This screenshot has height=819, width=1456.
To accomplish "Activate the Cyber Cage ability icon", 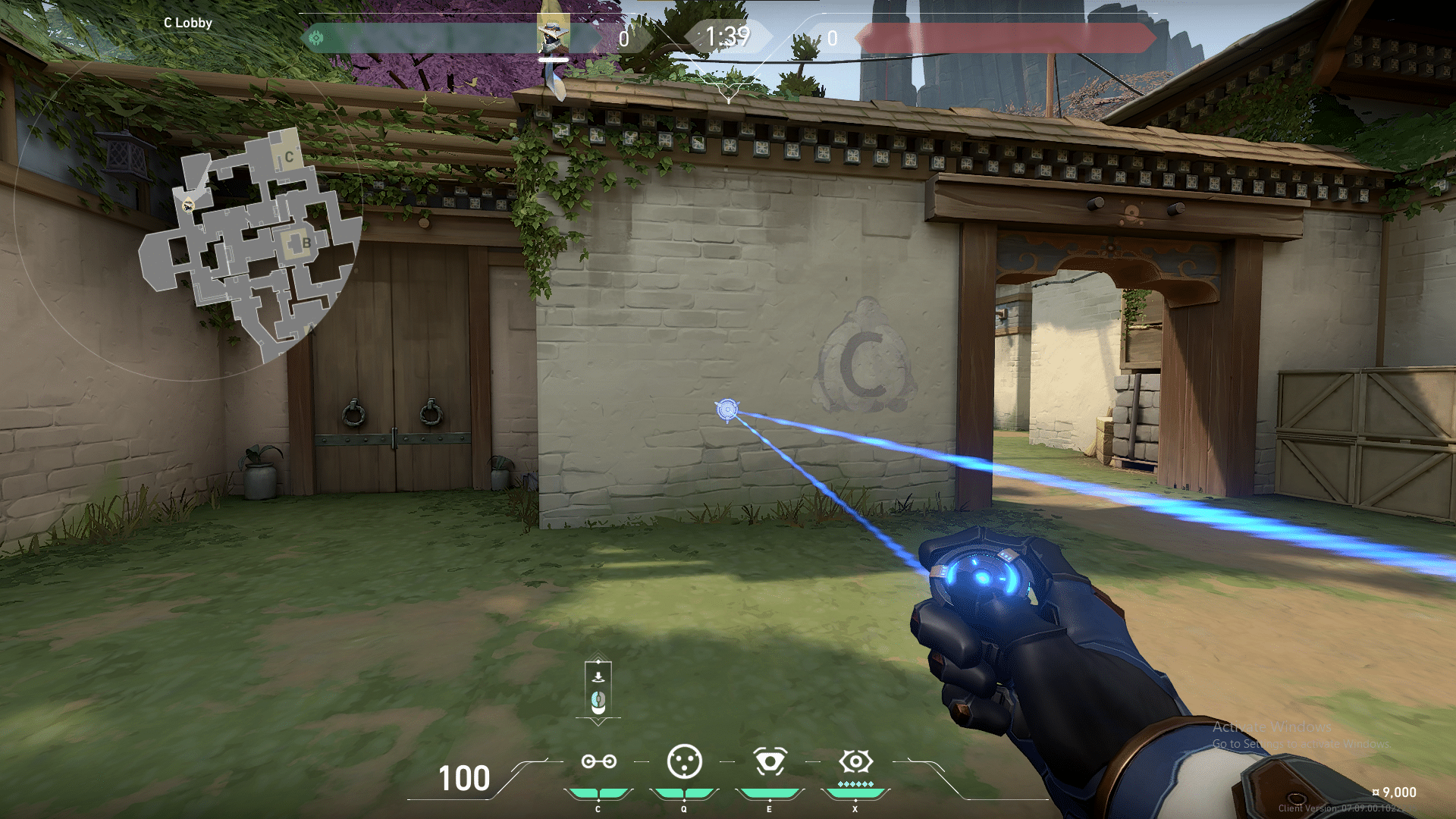I will tap(684, 762).
